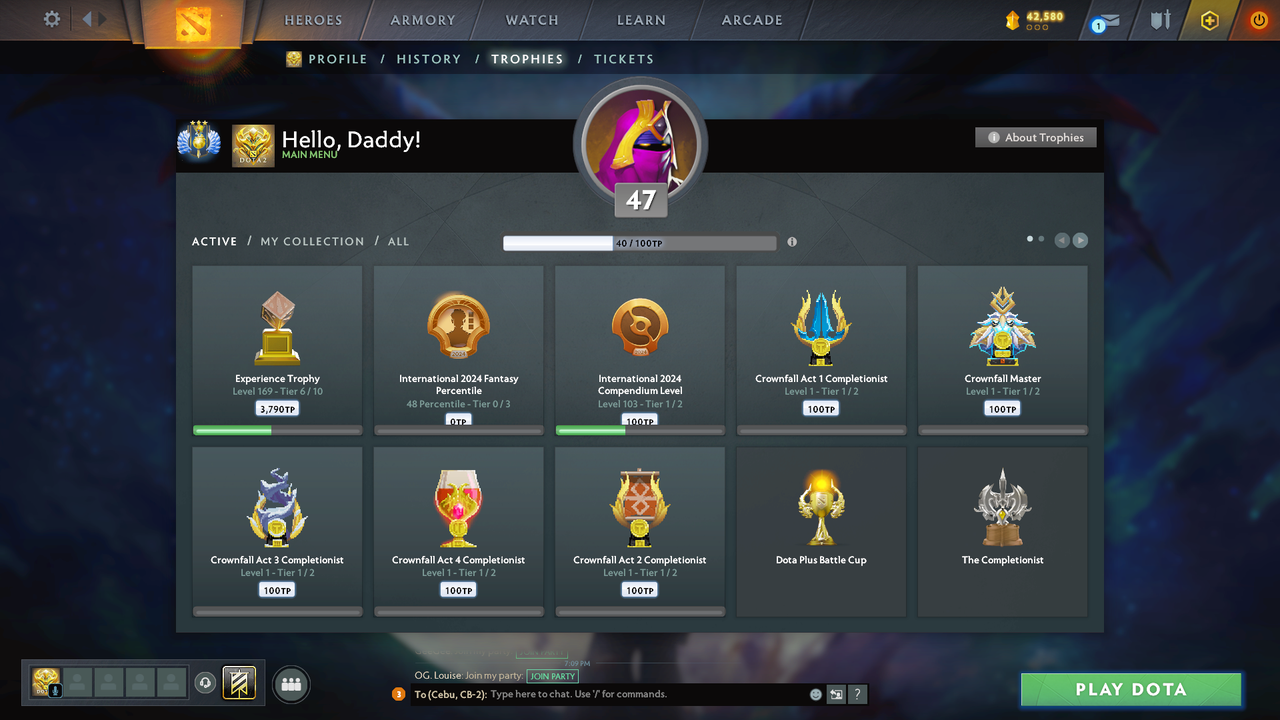Open Dota Plus with the gold hexagon icon
Viewport: 1280px width, 720px height.
tap(1209, 20)
